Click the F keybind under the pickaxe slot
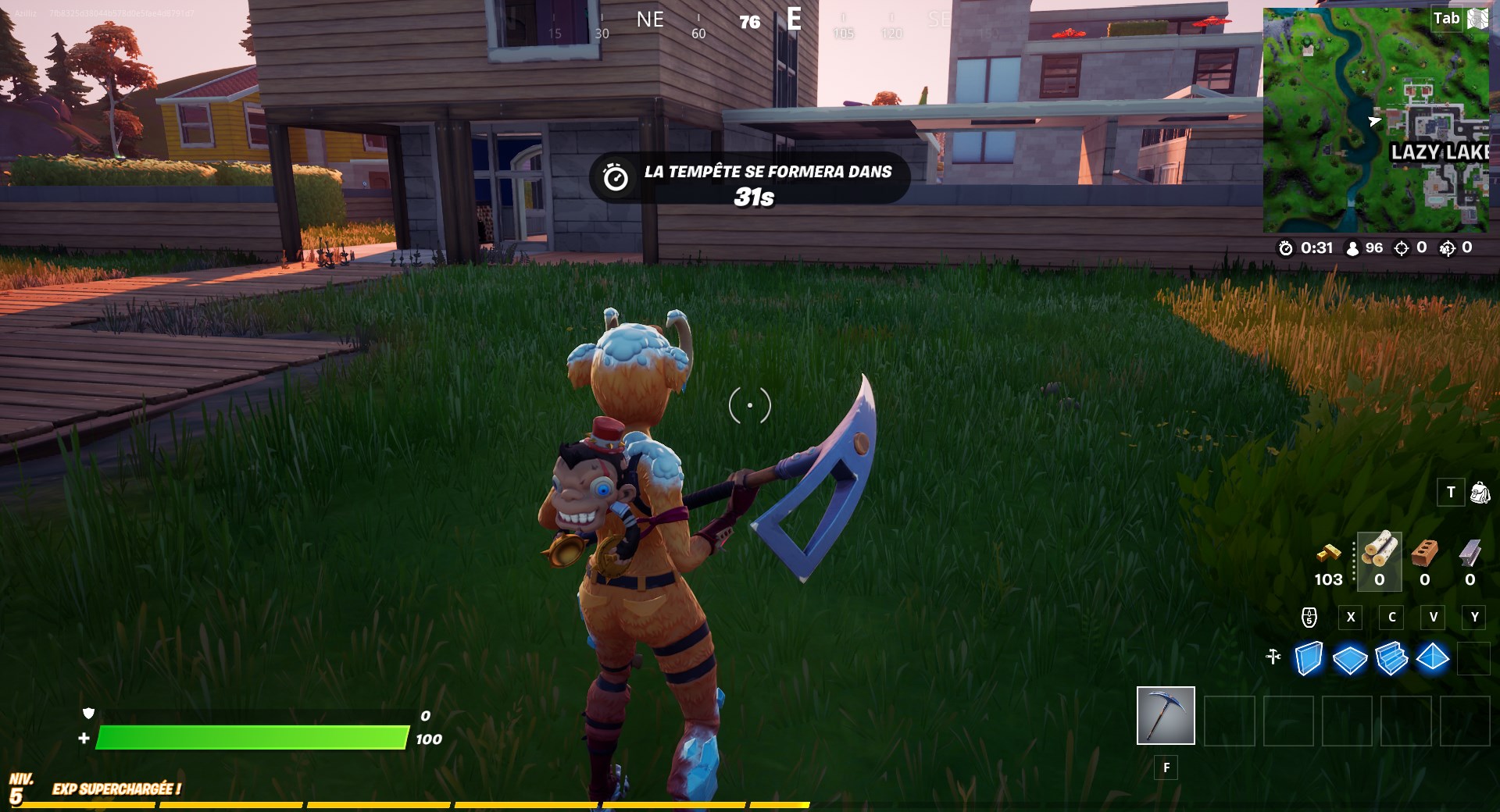The image size is (1500, 812). coord(1166,768)
